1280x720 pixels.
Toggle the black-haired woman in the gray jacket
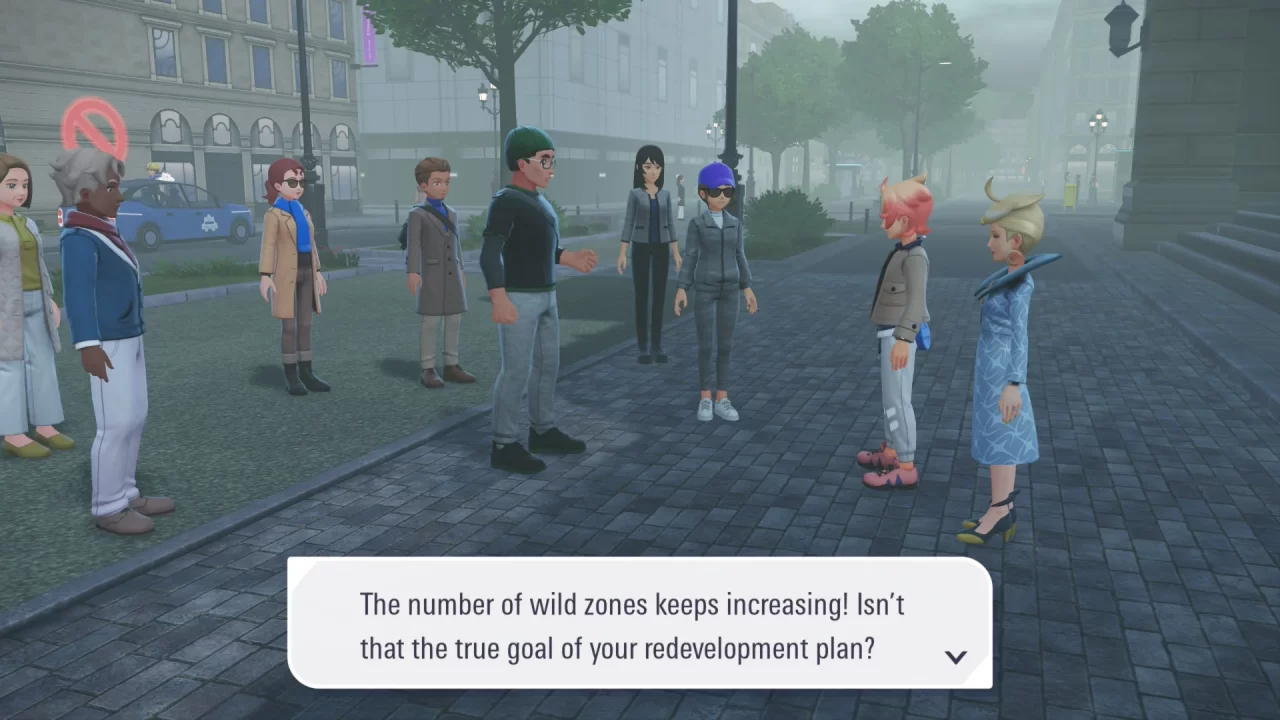[x=648, y=250]
